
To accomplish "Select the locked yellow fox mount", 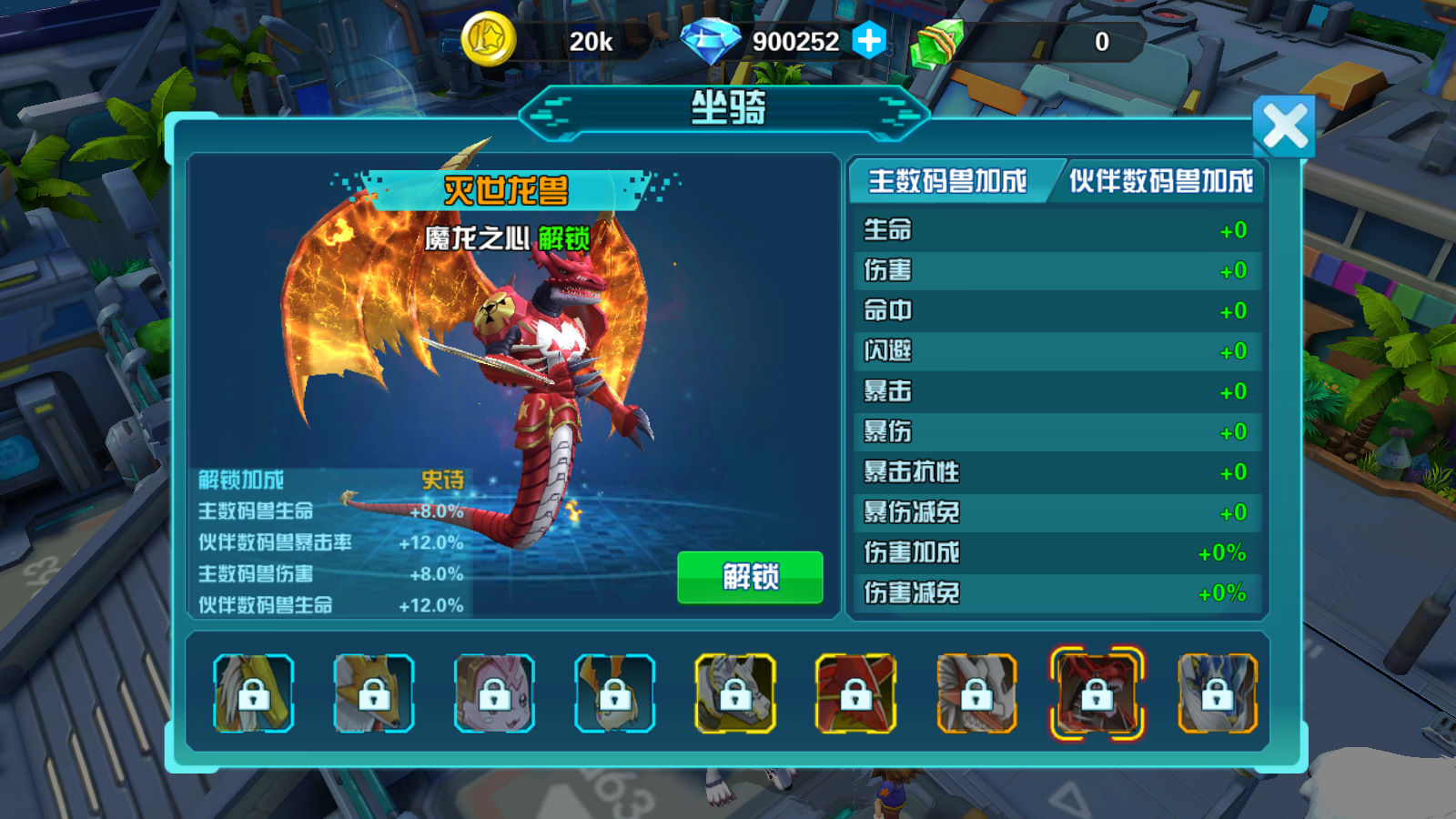I will (374, 693).
